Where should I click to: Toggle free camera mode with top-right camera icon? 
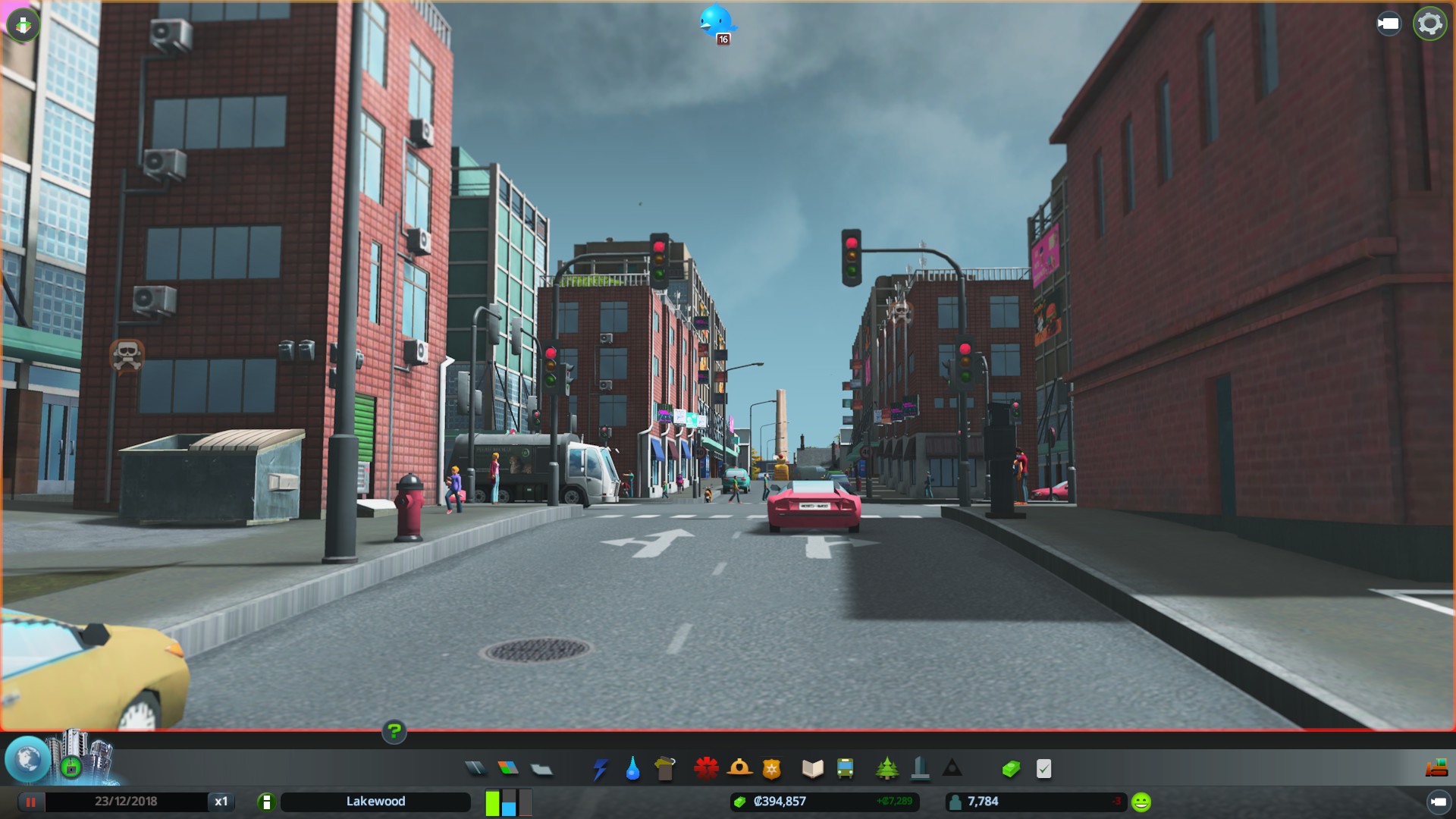pyautogui.click(x=1388, y=24)
